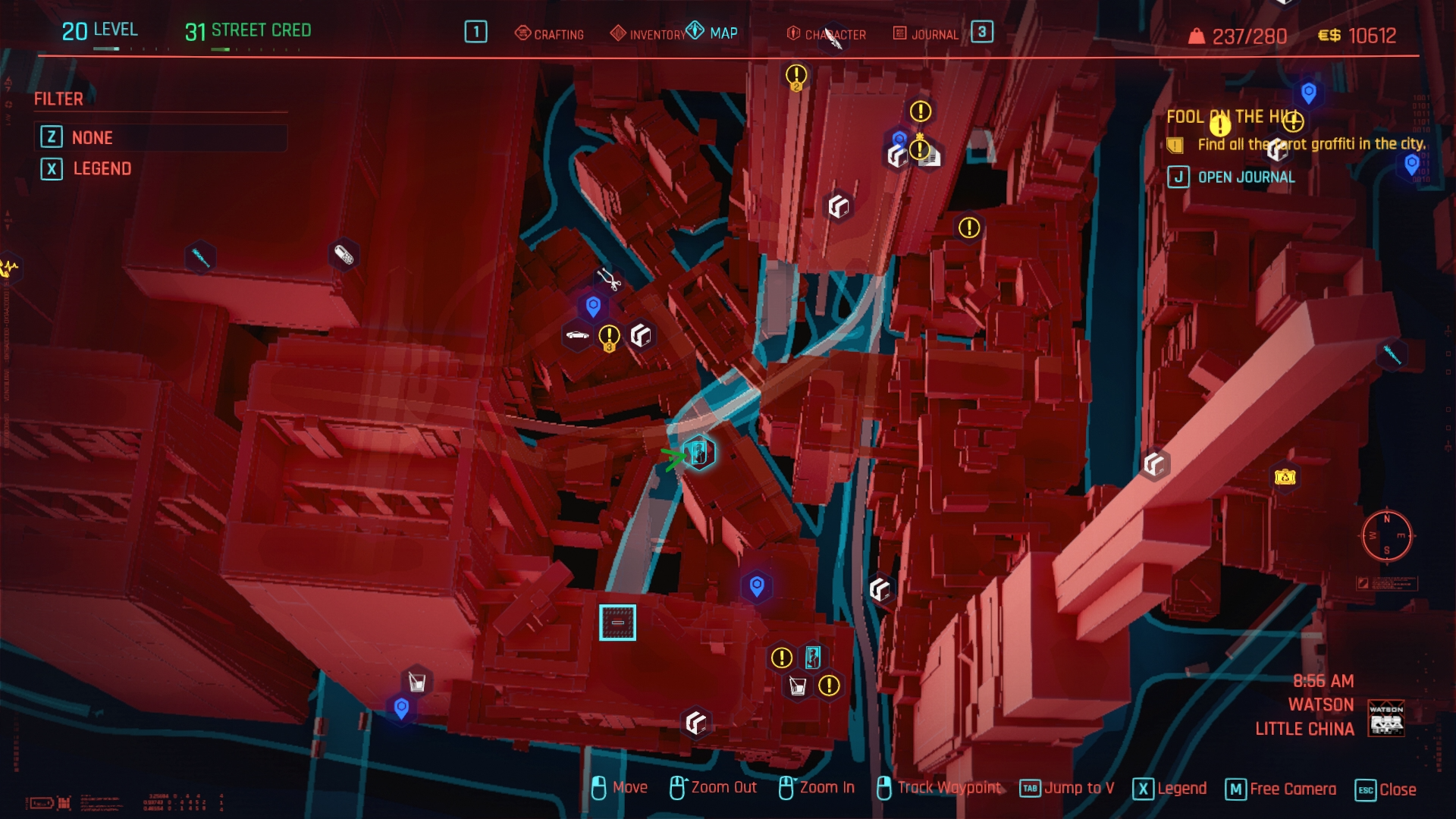Select the yellow mask icon marker
Image resolution: width=1456 pixels, height=819 pixels.
click(1285, 477)
